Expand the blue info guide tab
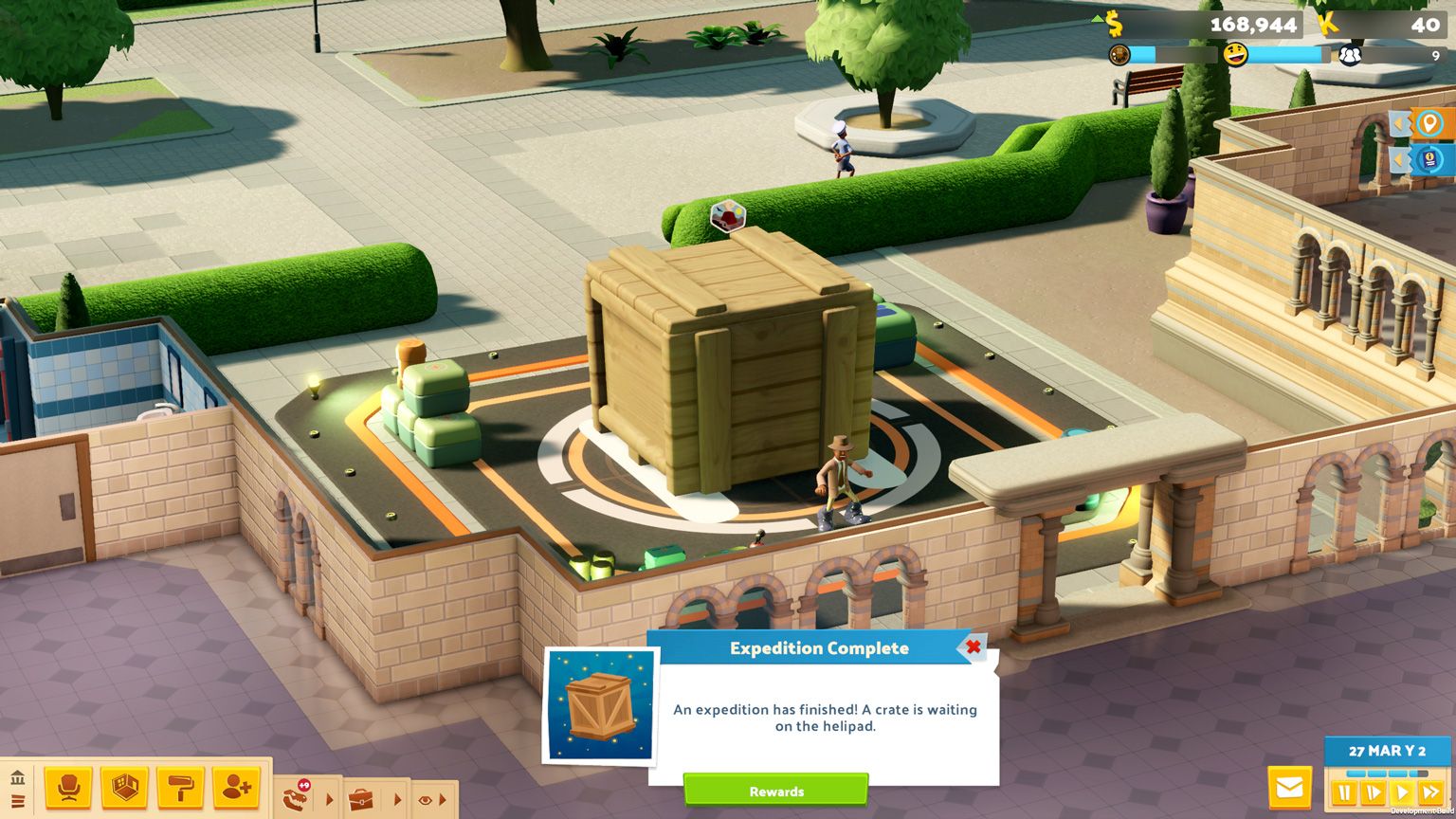The image size is (1456, 819). pyautogui.click(x=1427, y=159)
